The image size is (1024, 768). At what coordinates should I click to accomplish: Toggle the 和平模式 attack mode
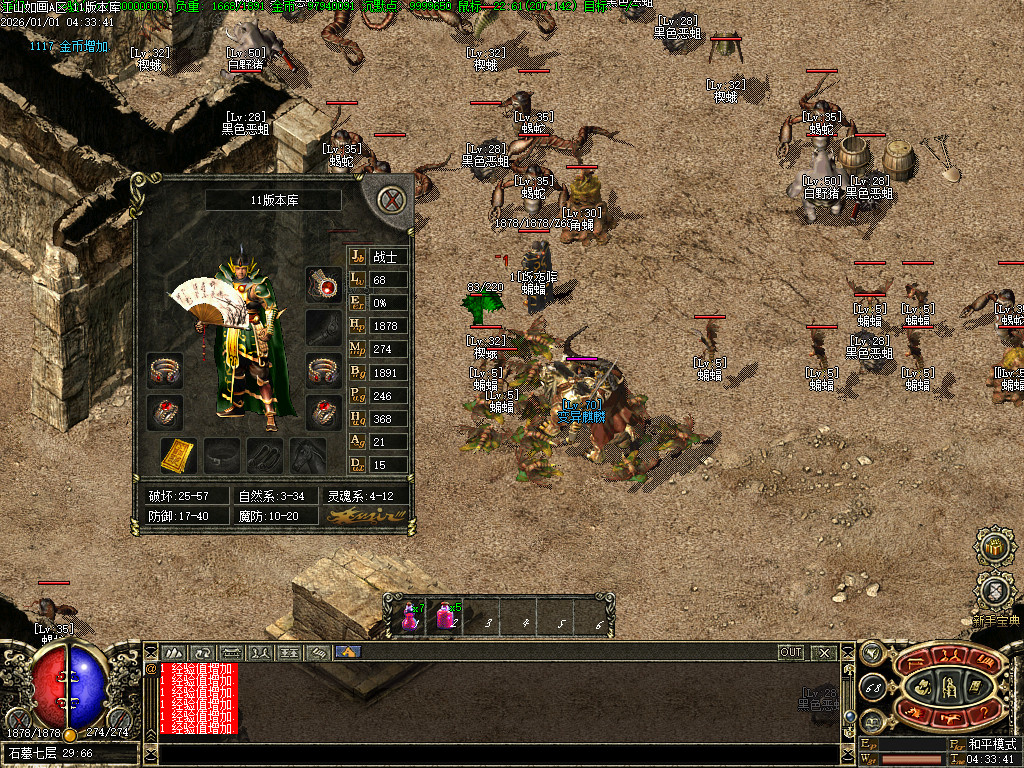pyautogui.click(x=990, y=744)
